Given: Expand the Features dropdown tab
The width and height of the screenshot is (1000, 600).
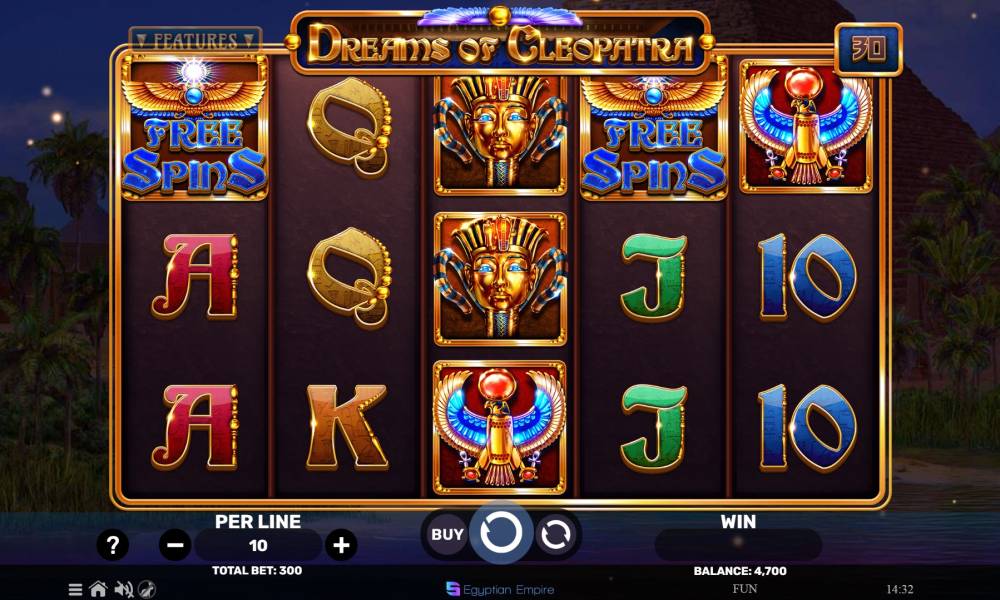Looking at the screenshot, I should [x=195, y=41].
